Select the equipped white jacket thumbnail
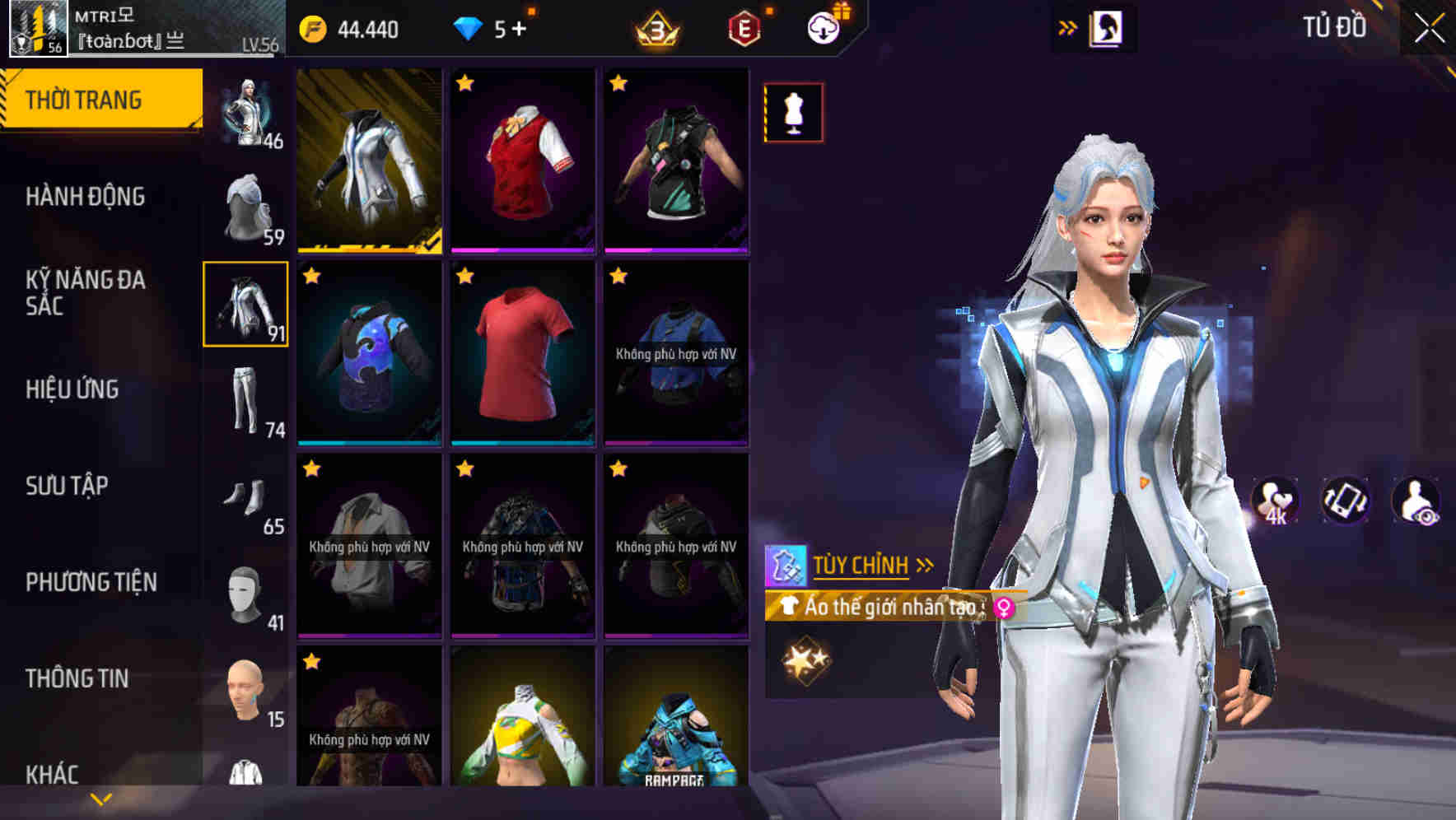Image resolution: width=1456 pixels, height=820 pixels. [369, 158]
